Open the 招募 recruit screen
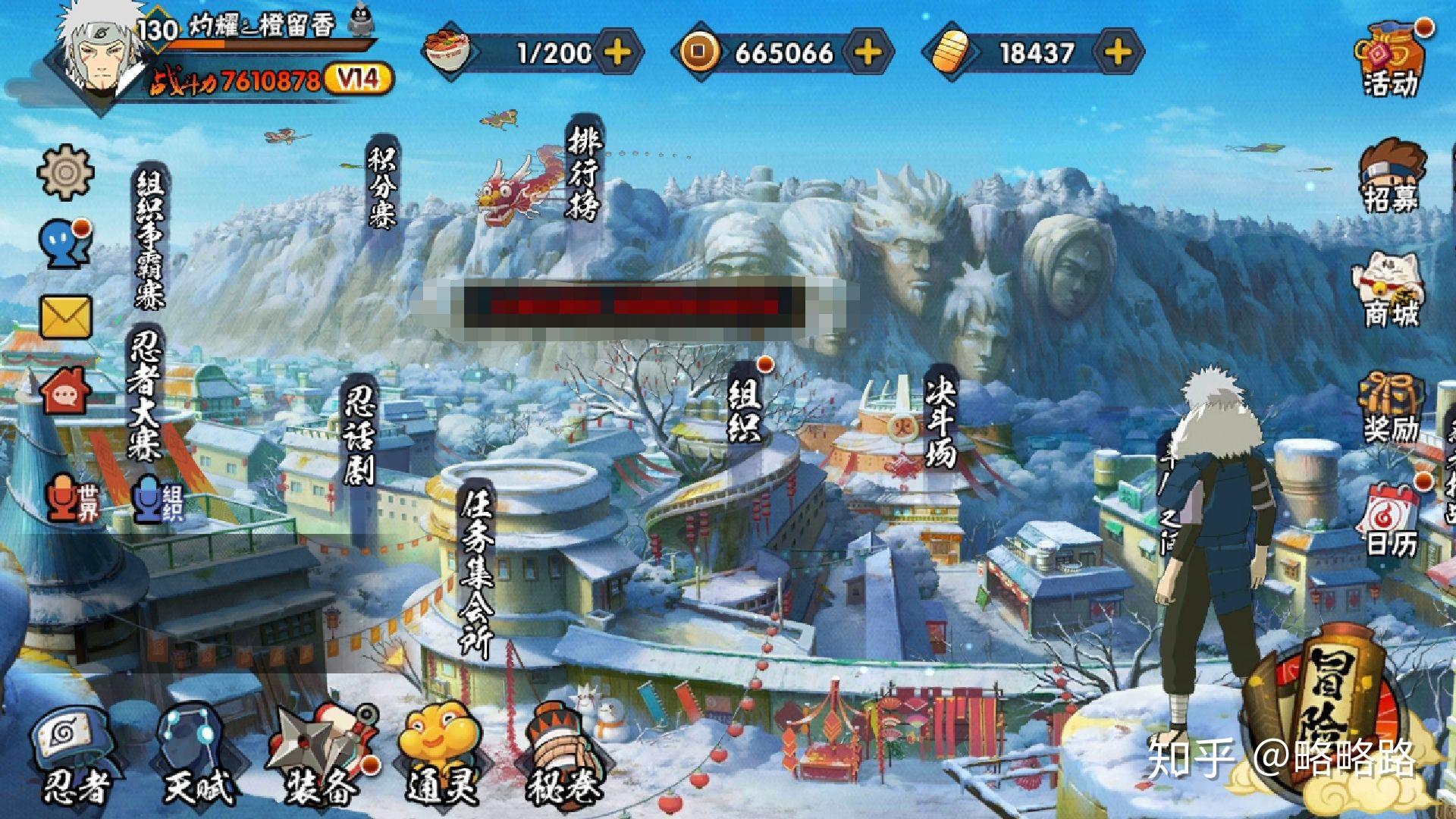1456x819 pixels. pyautogui.click(x=1391, y=176)
